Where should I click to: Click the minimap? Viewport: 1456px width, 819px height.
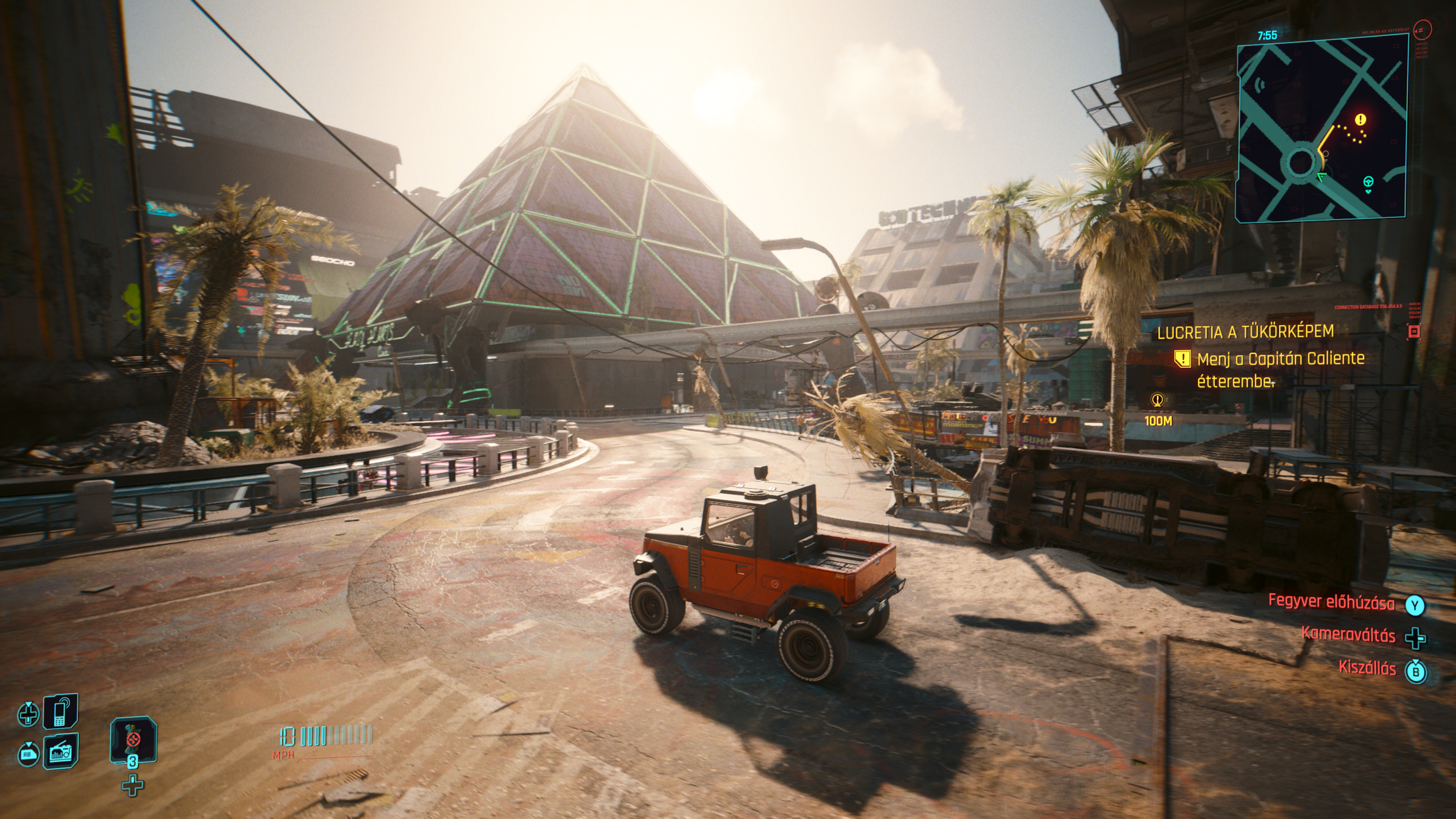[x=1321, y=128]
